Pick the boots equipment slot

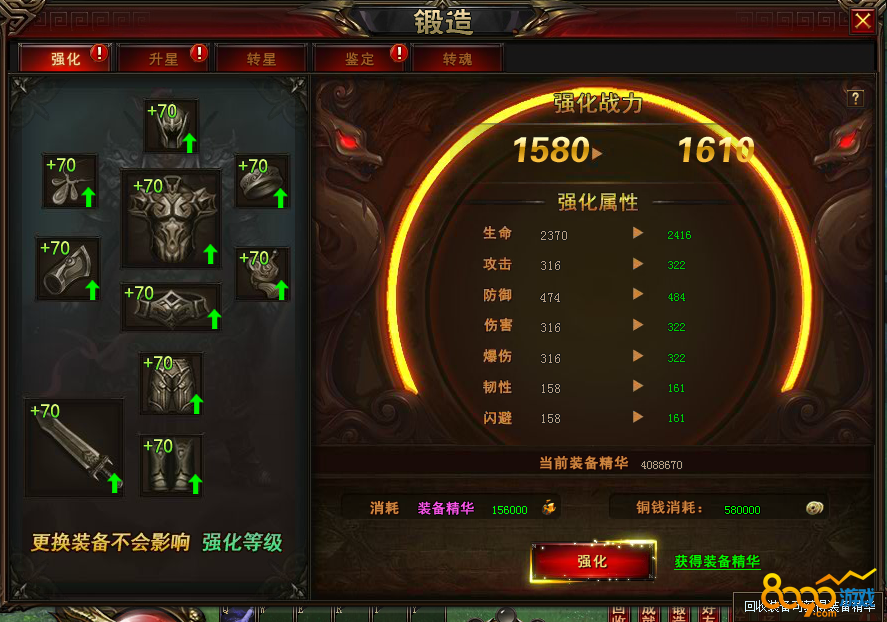coord(171,465)
